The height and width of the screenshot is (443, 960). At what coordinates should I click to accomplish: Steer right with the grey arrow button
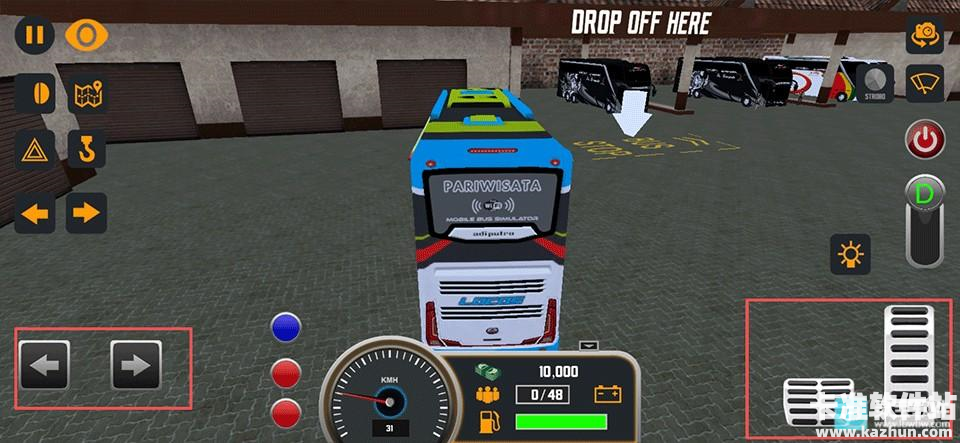[135, 365]
